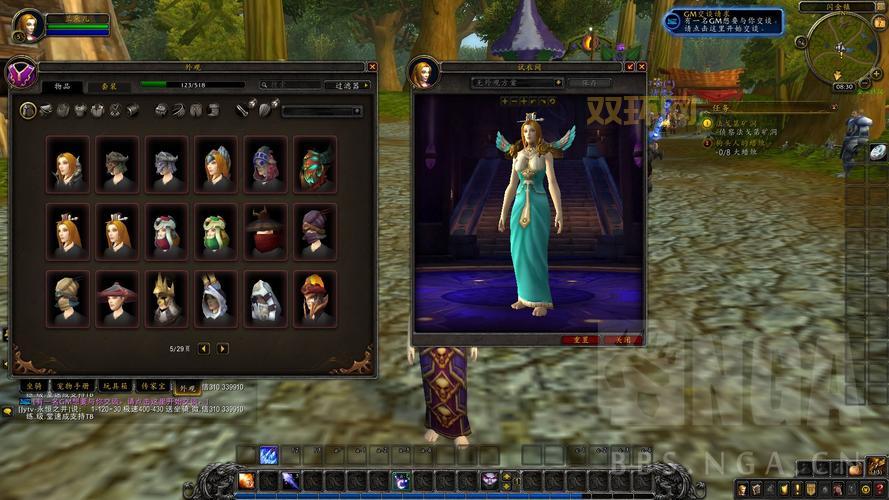Pick the red conical straw hat appearance
The image size is (889, 500).
coord(116,298)
